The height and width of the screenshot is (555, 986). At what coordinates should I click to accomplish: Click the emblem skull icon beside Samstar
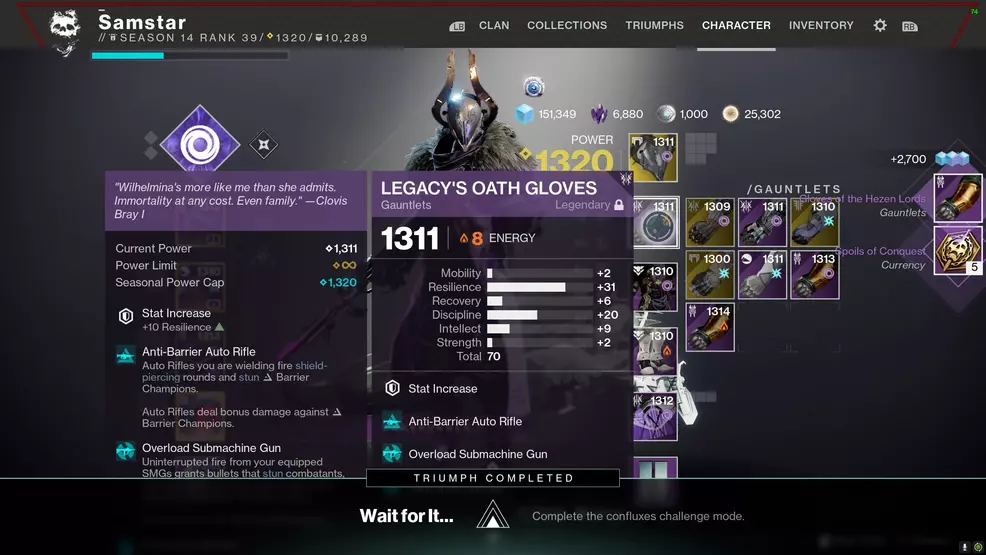(65, 30)
